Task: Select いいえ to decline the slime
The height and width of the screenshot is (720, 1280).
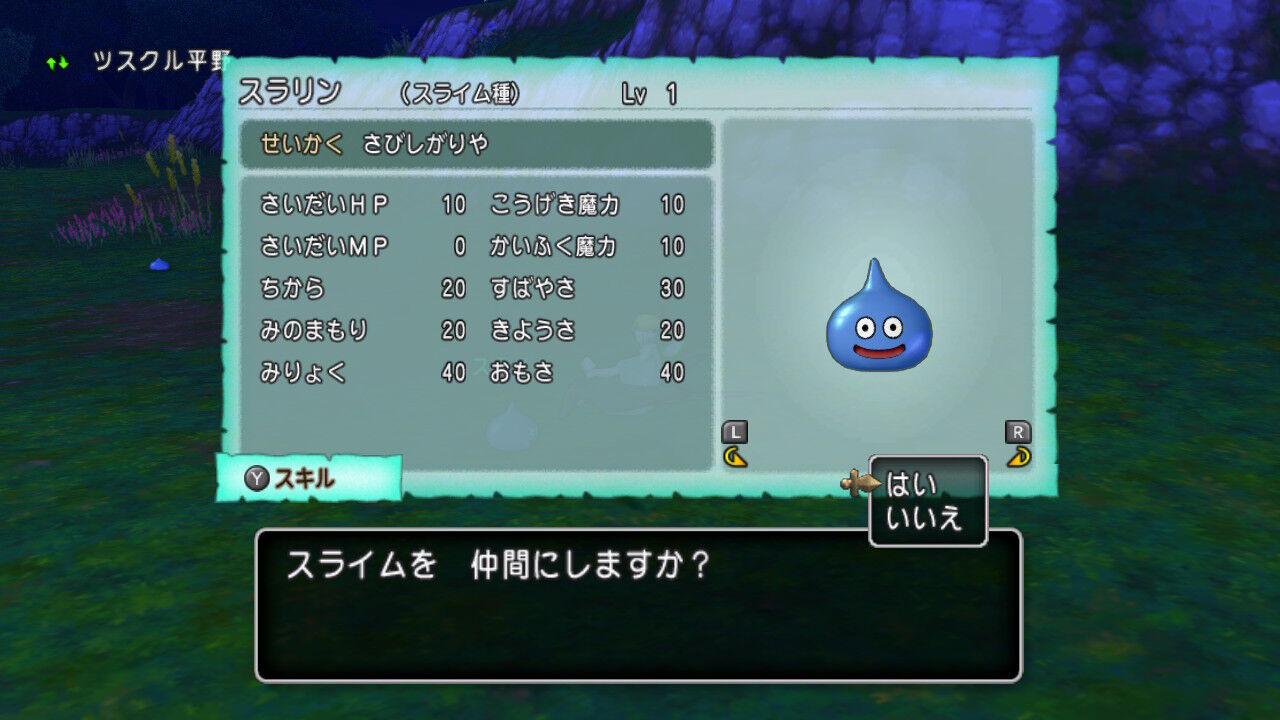Action: tap(926, 515)
